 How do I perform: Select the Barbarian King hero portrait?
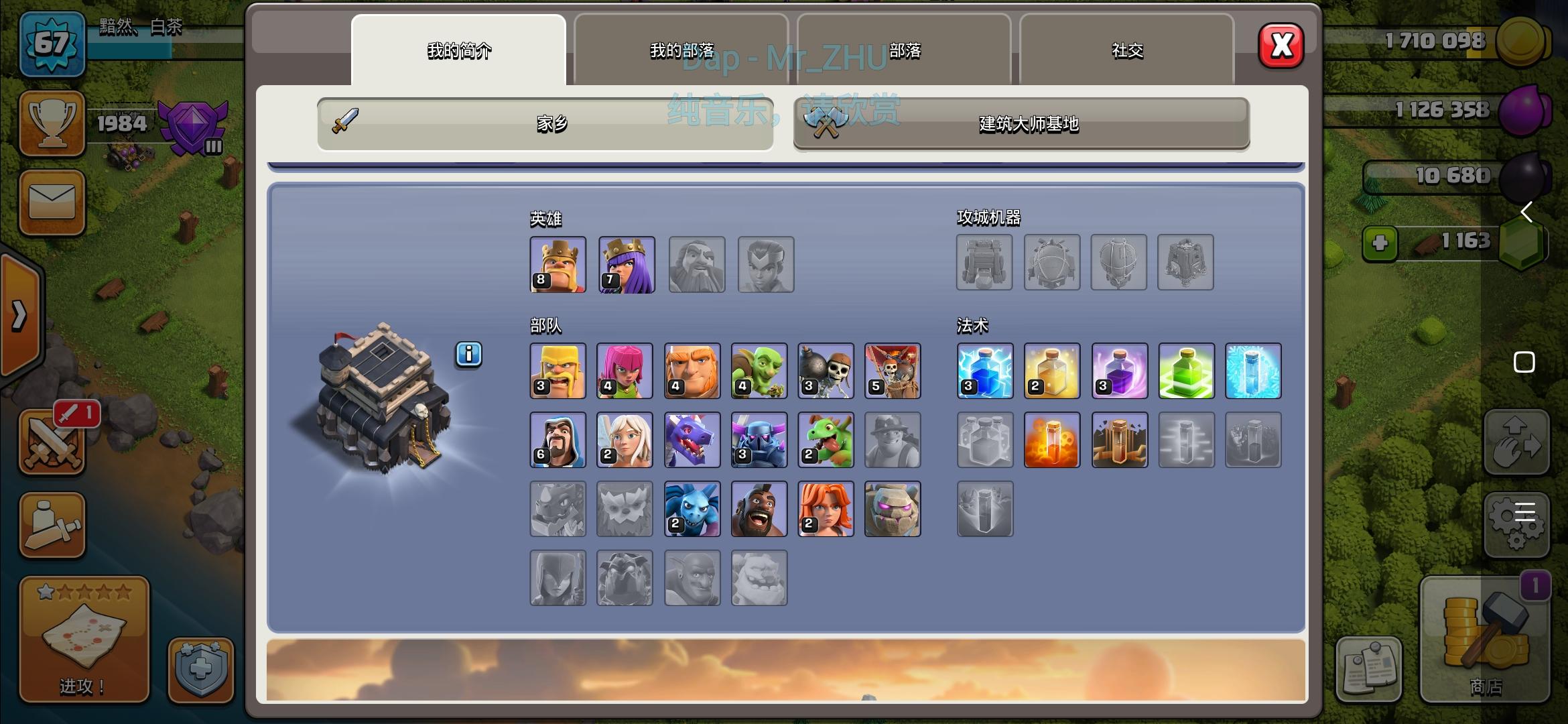click(x=558, y=264)
